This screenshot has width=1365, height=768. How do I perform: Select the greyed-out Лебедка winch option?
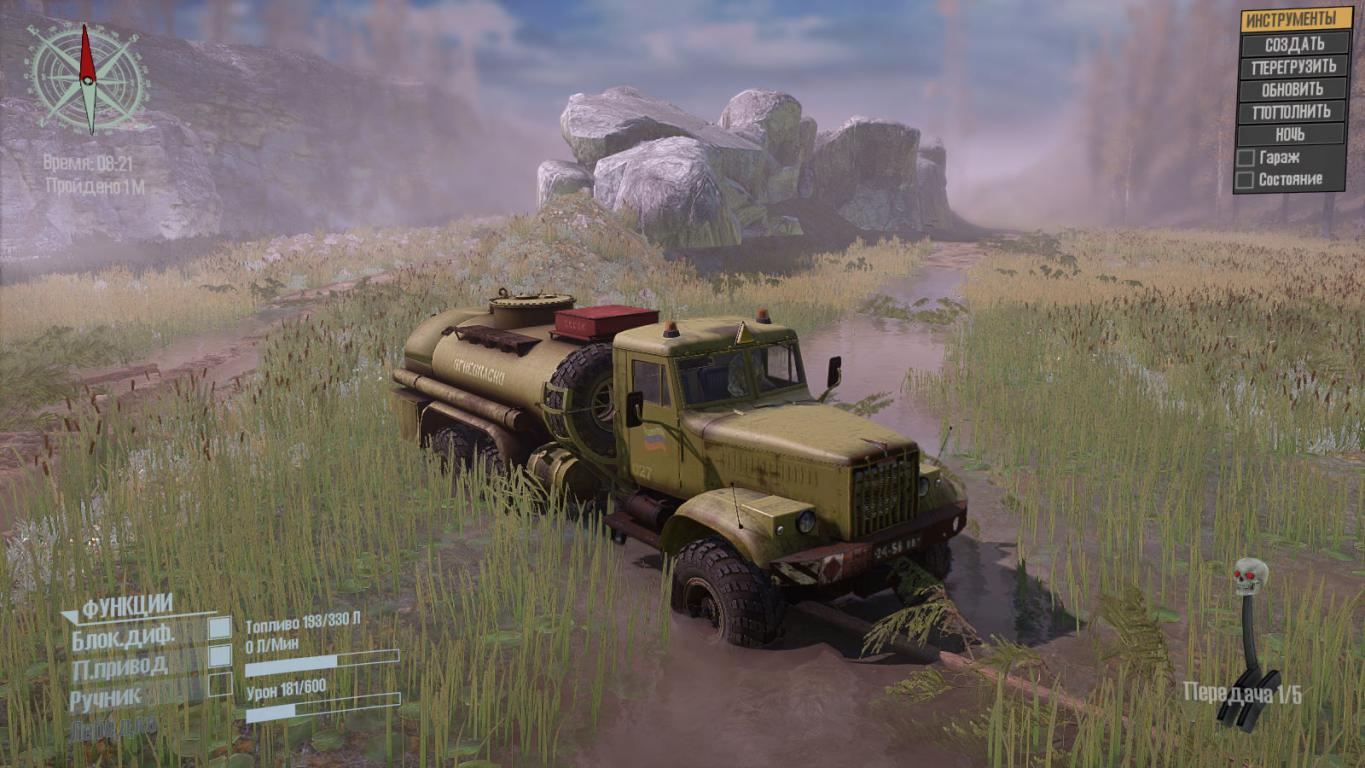point(112,728)
